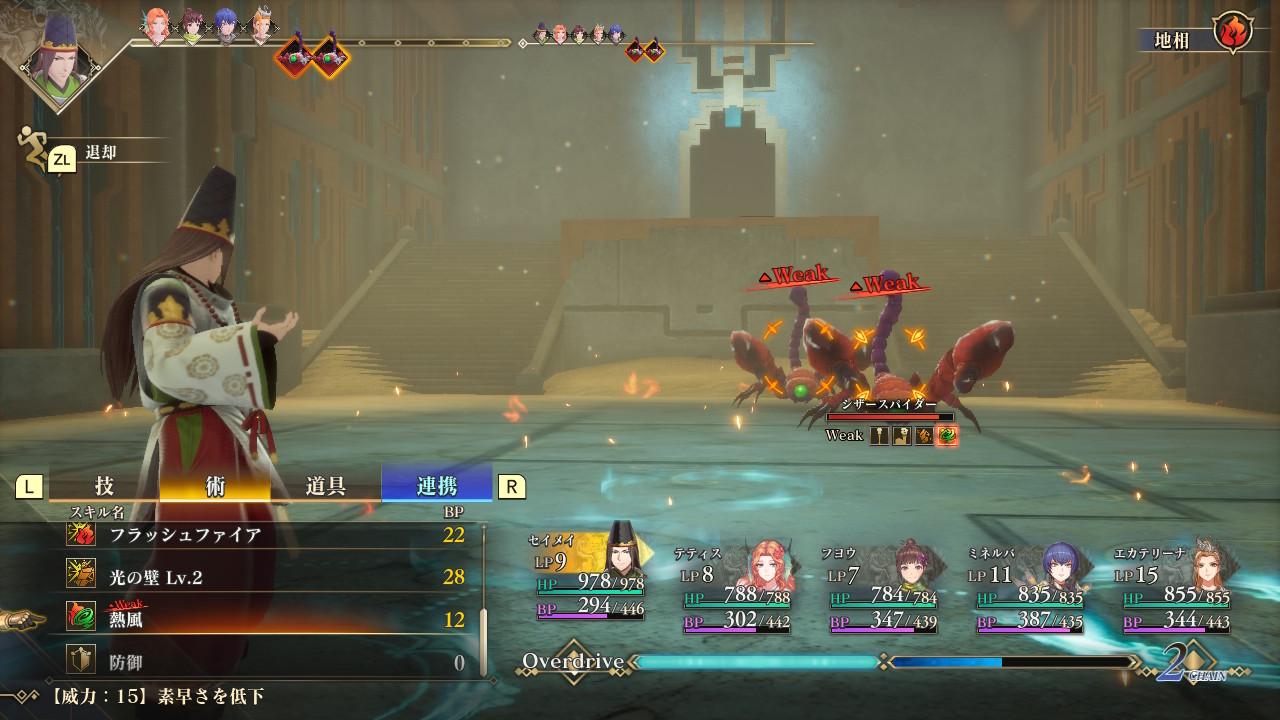This screenshot has height=720, width=1280.
Task: Open the 道具 items tab
Action: pos(326,486)
